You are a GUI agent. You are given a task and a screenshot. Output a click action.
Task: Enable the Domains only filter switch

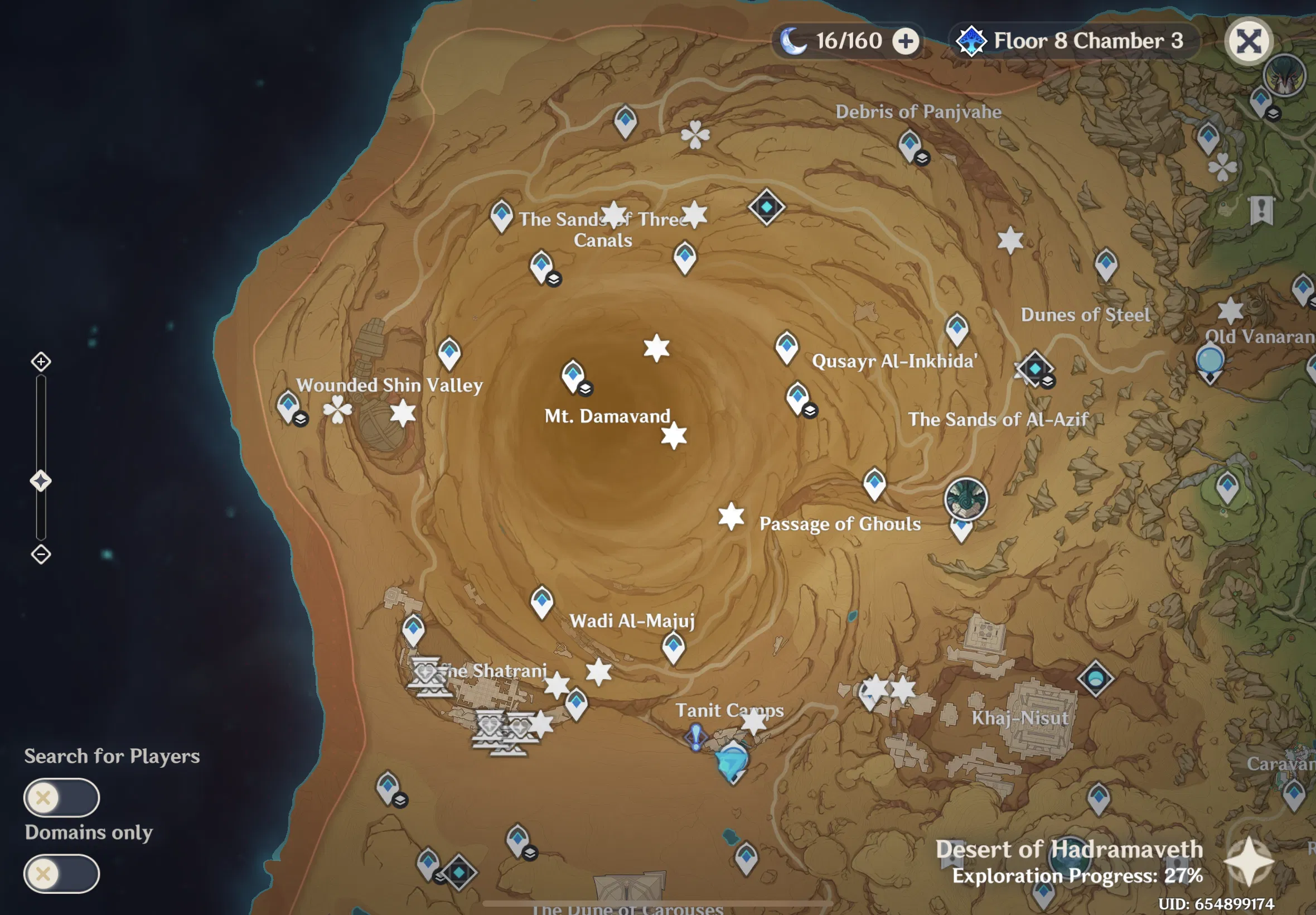pos(62,874)
